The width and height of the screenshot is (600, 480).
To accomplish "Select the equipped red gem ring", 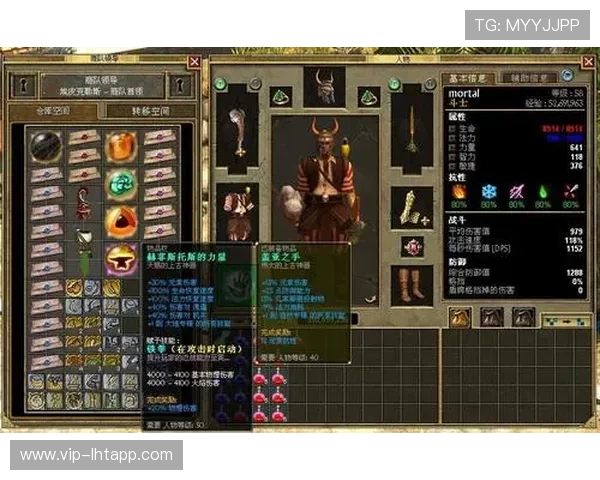I will pyautogui.click(x=411, y=246).
